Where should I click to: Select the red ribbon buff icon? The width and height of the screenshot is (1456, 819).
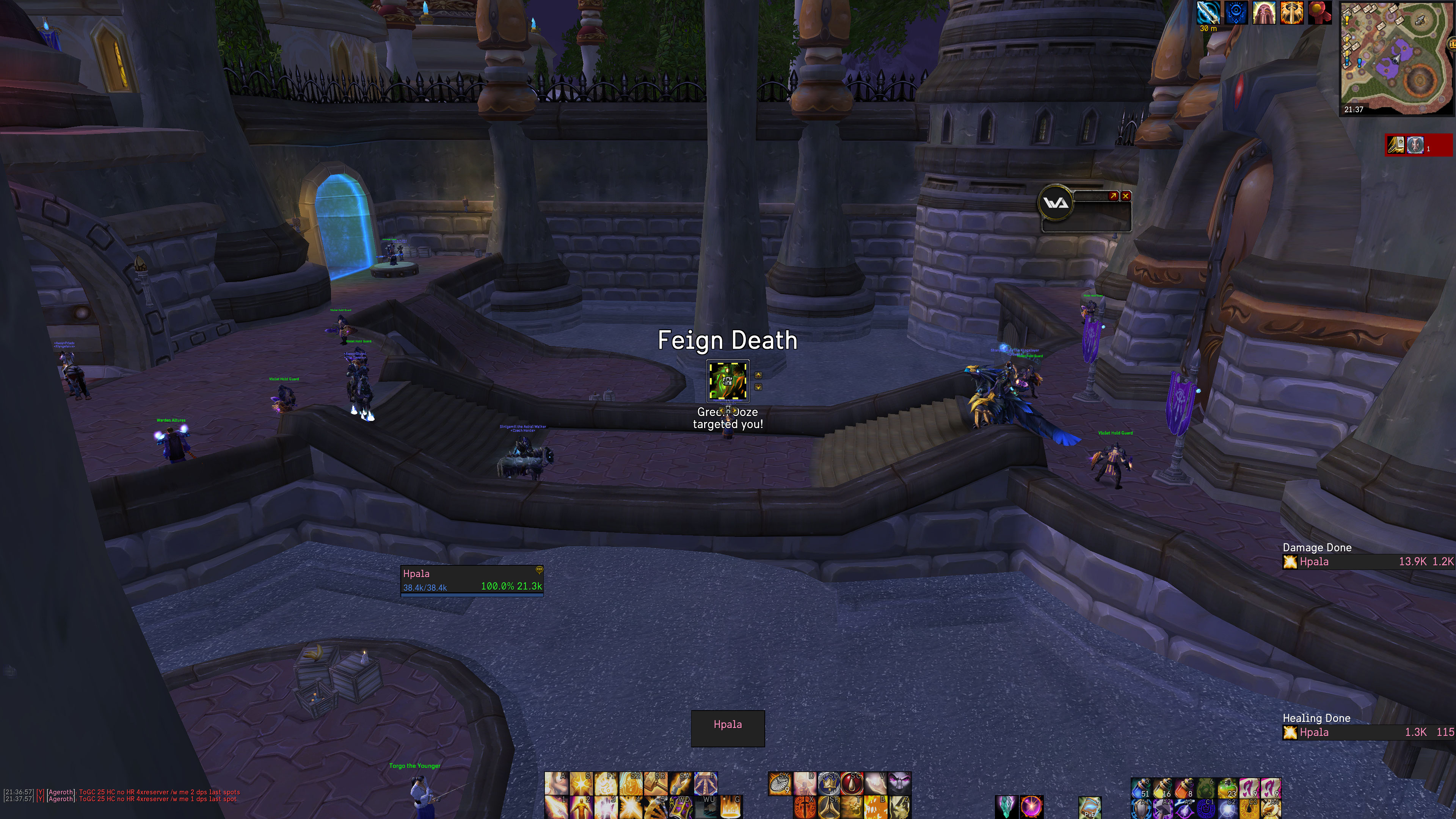1320,13
